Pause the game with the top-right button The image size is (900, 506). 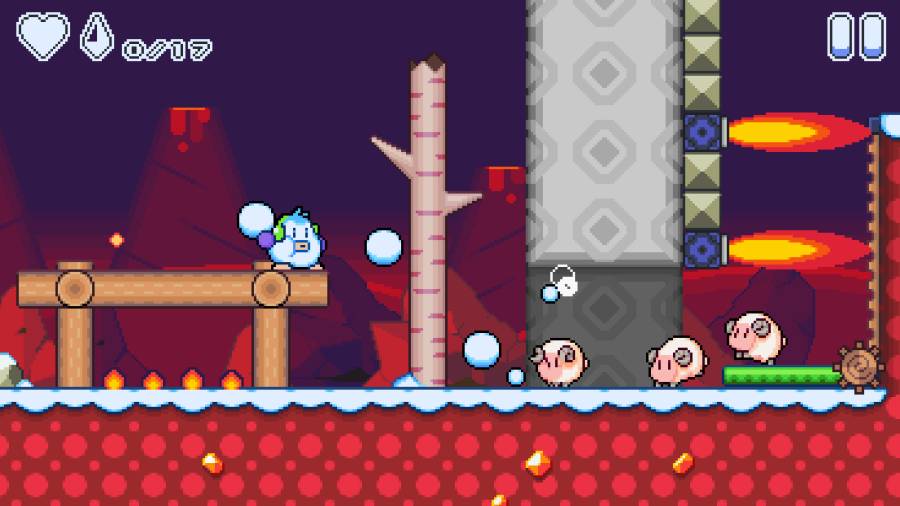(x=856, y=36)
